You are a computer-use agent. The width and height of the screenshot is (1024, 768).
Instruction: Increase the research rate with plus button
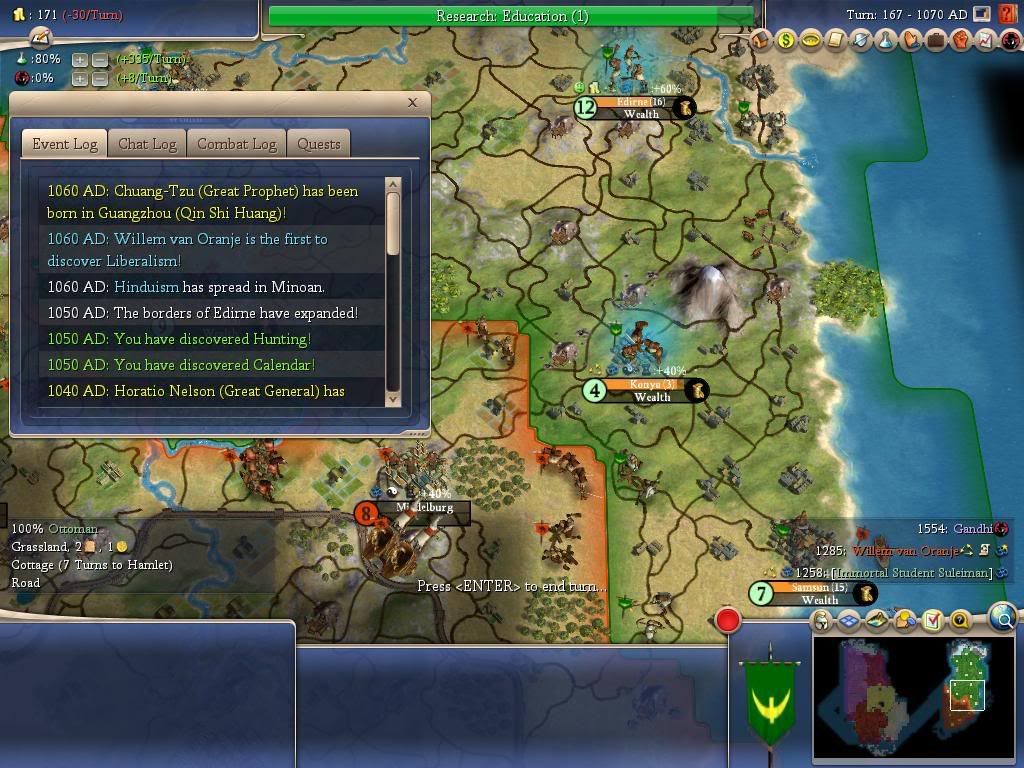pyautogui.click(x=80, y=59)
